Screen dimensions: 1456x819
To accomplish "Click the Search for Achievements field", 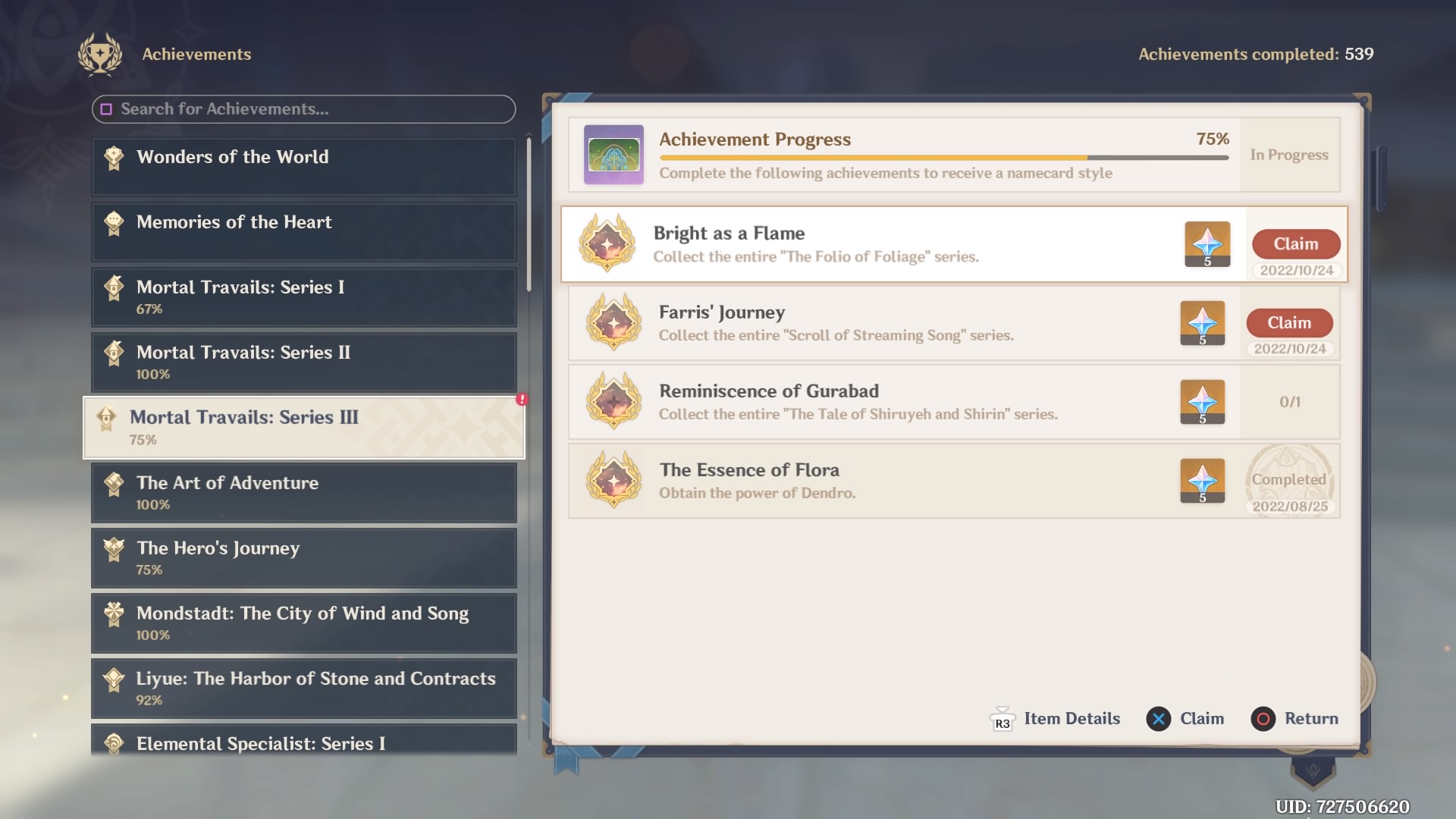I will (x=303, y=109).
